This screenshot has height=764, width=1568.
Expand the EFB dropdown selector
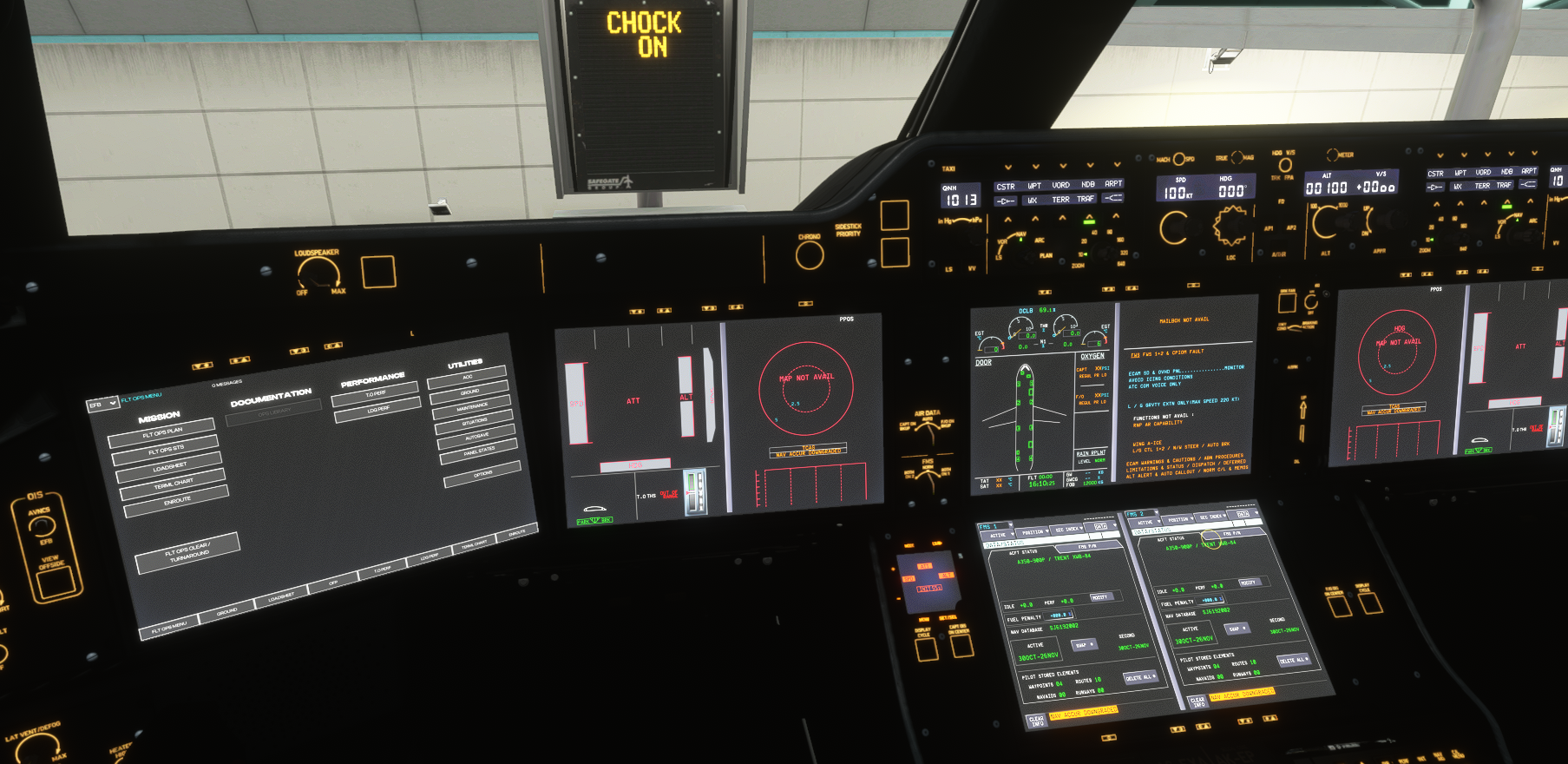click(x=102, y=405)
